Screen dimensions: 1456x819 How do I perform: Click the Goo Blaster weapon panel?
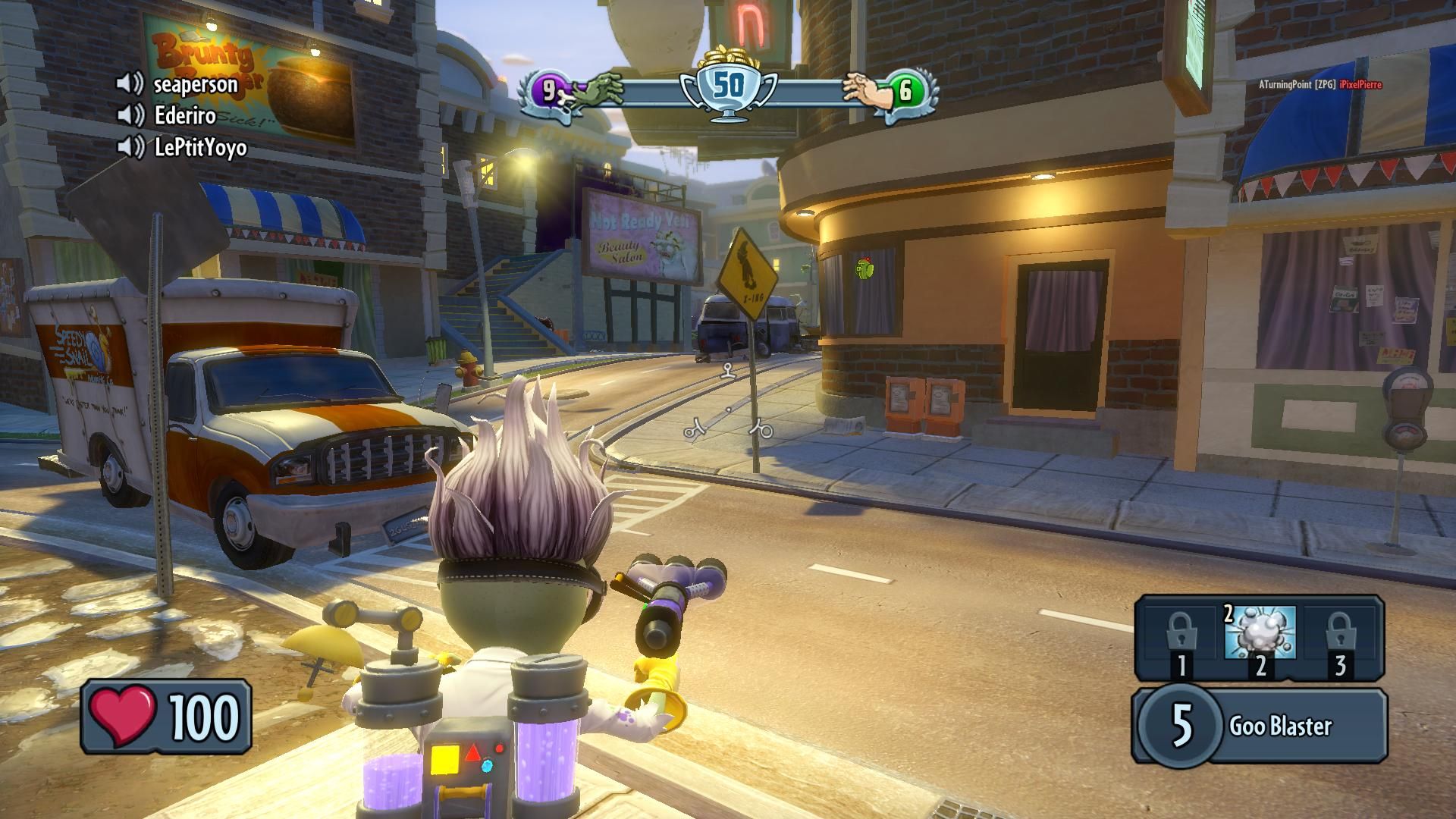pos(1260,726)
